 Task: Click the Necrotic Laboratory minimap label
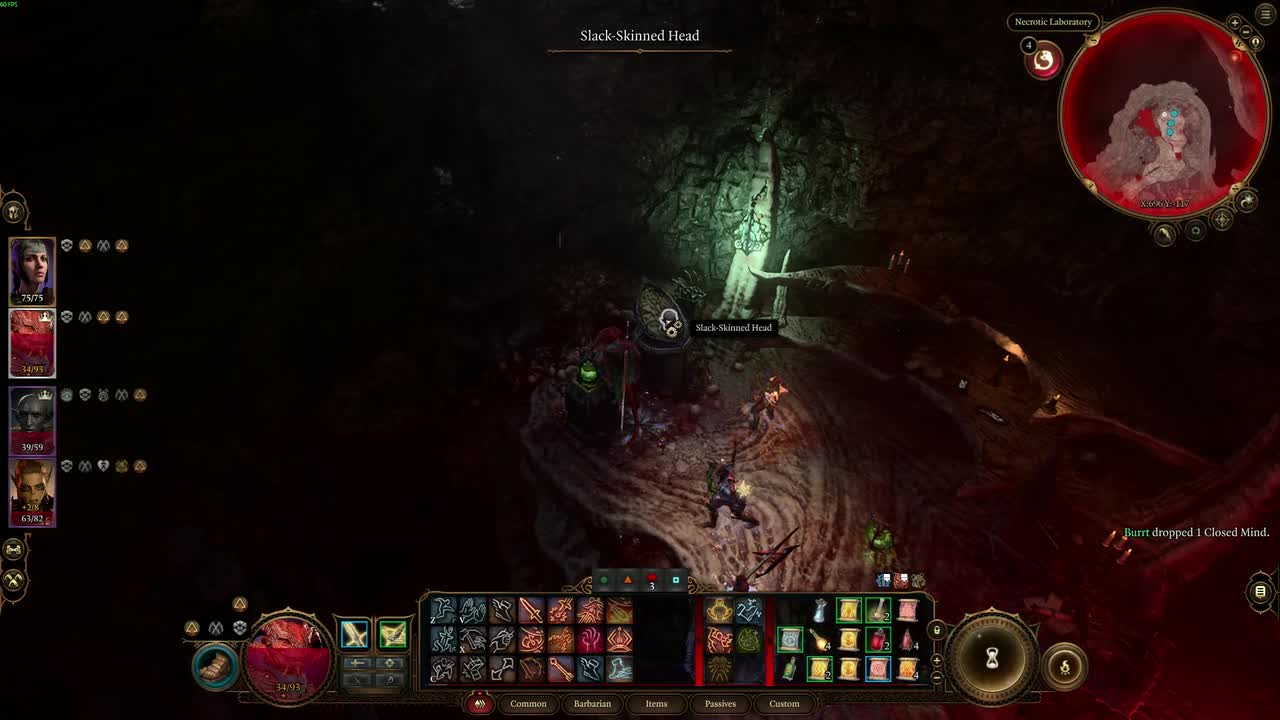[1052, 21]
